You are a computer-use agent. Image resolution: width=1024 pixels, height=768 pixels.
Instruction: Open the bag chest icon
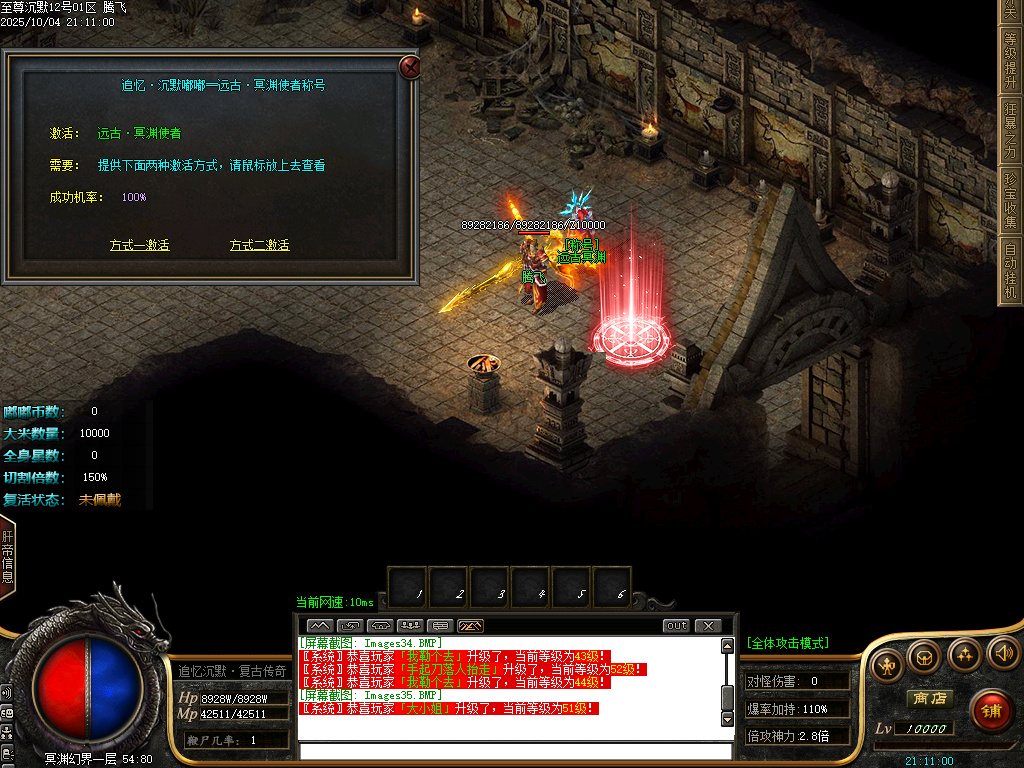click(x=925, y=656)
